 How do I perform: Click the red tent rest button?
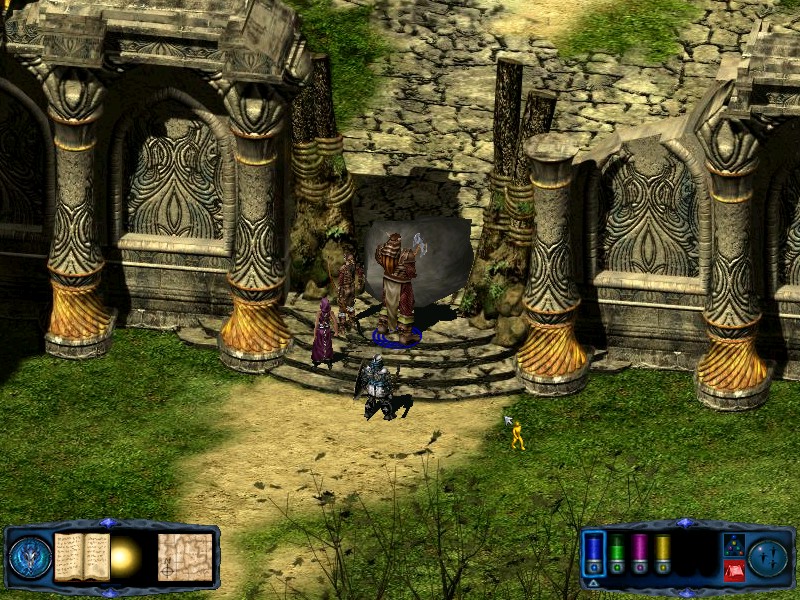(x=733, y=571)
